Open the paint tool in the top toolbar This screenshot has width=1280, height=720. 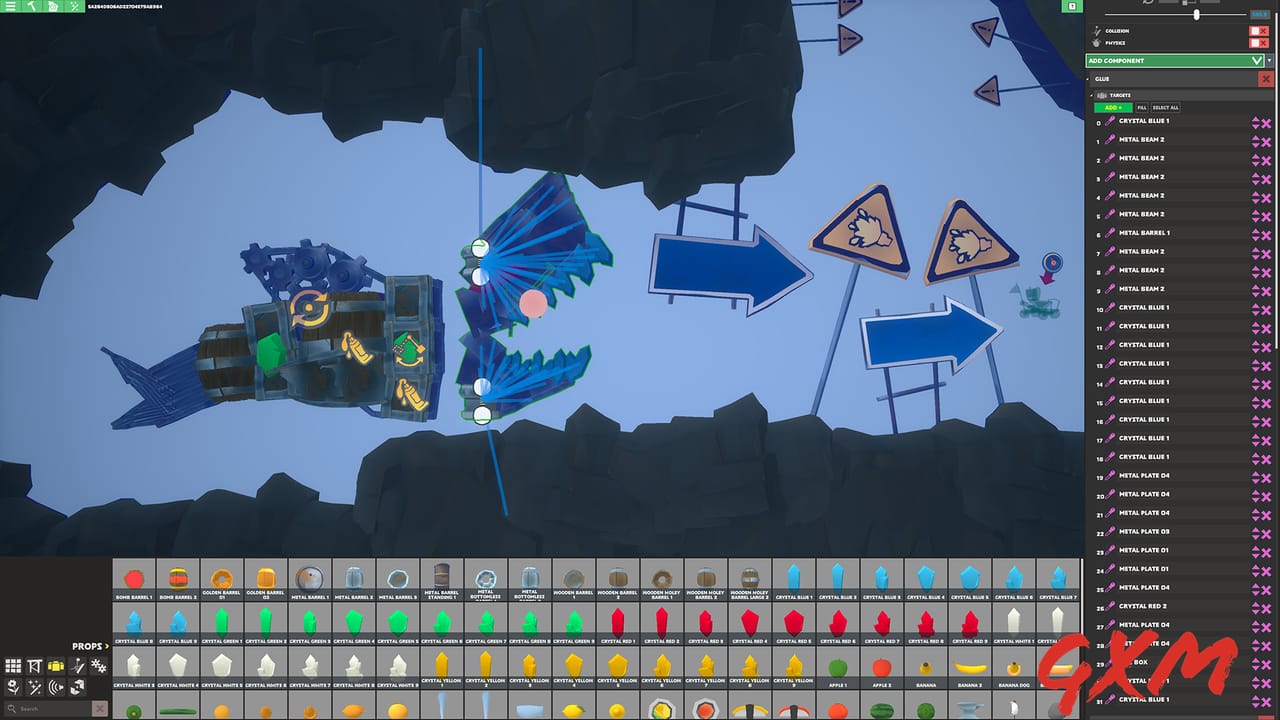53,6
